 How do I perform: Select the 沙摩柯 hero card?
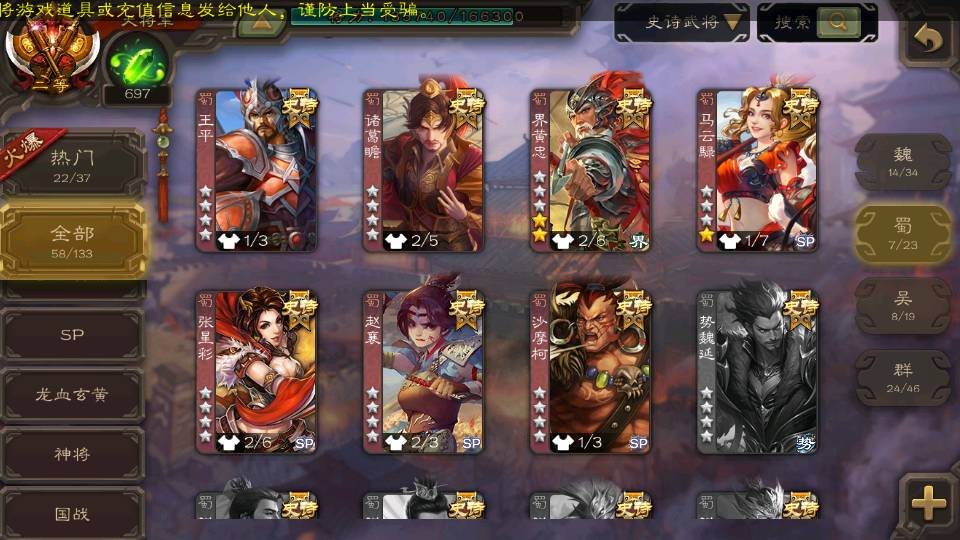[590, 372]
